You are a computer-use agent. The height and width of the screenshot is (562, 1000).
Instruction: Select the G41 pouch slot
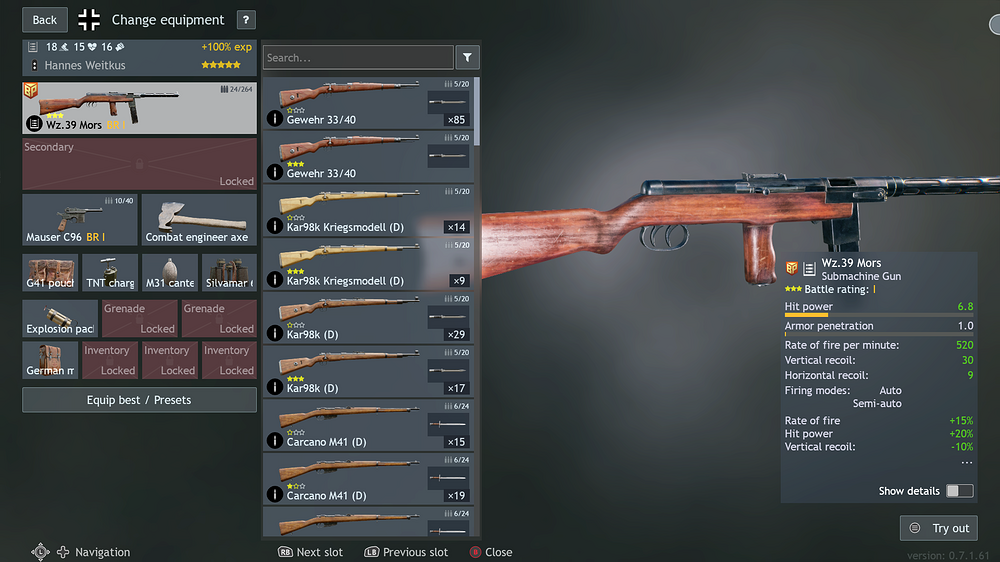tap(50, 273)
